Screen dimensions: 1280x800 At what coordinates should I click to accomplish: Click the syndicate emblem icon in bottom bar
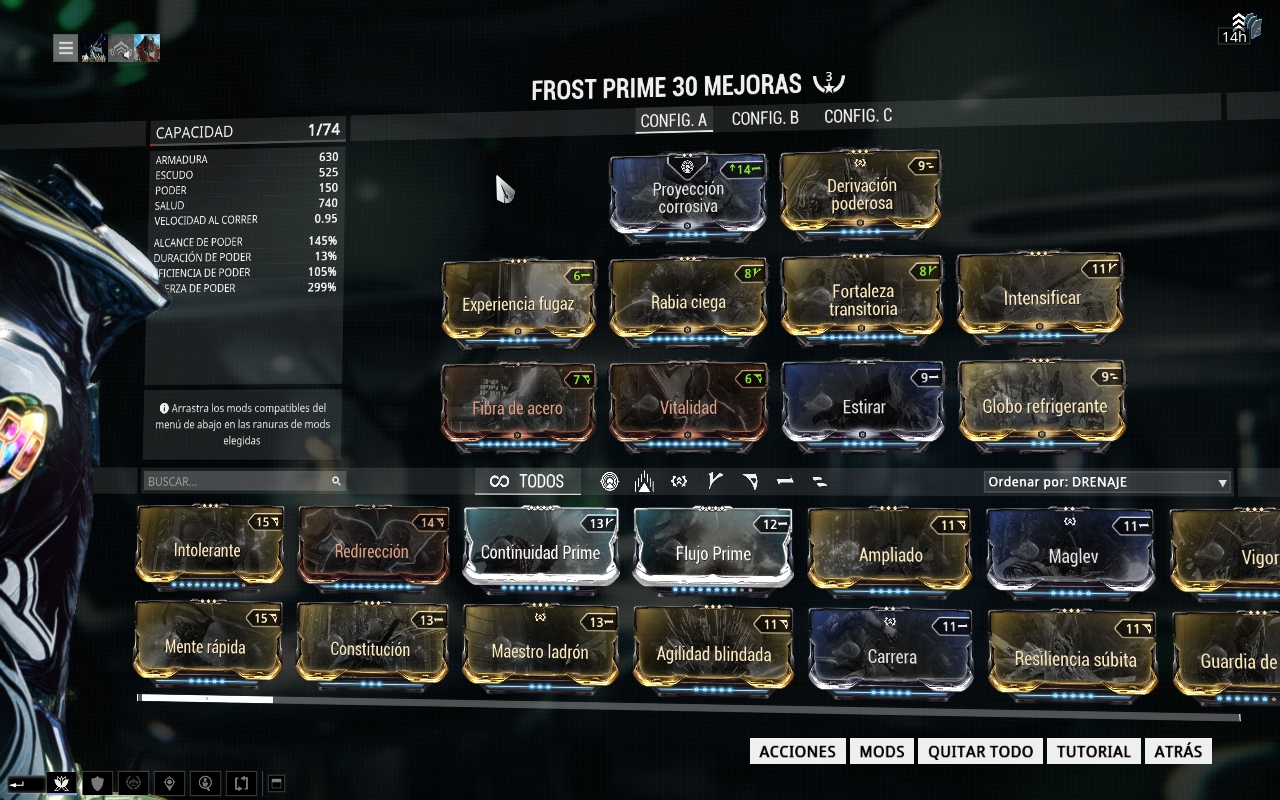(x=133, y=783)
